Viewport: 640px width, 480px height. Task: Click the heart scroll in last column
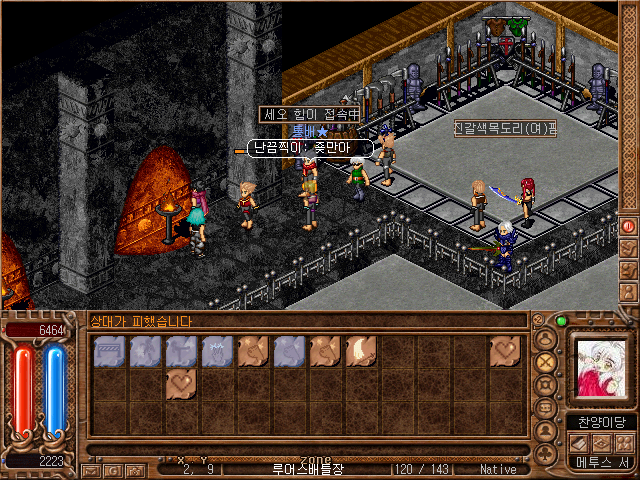point(505,351)
